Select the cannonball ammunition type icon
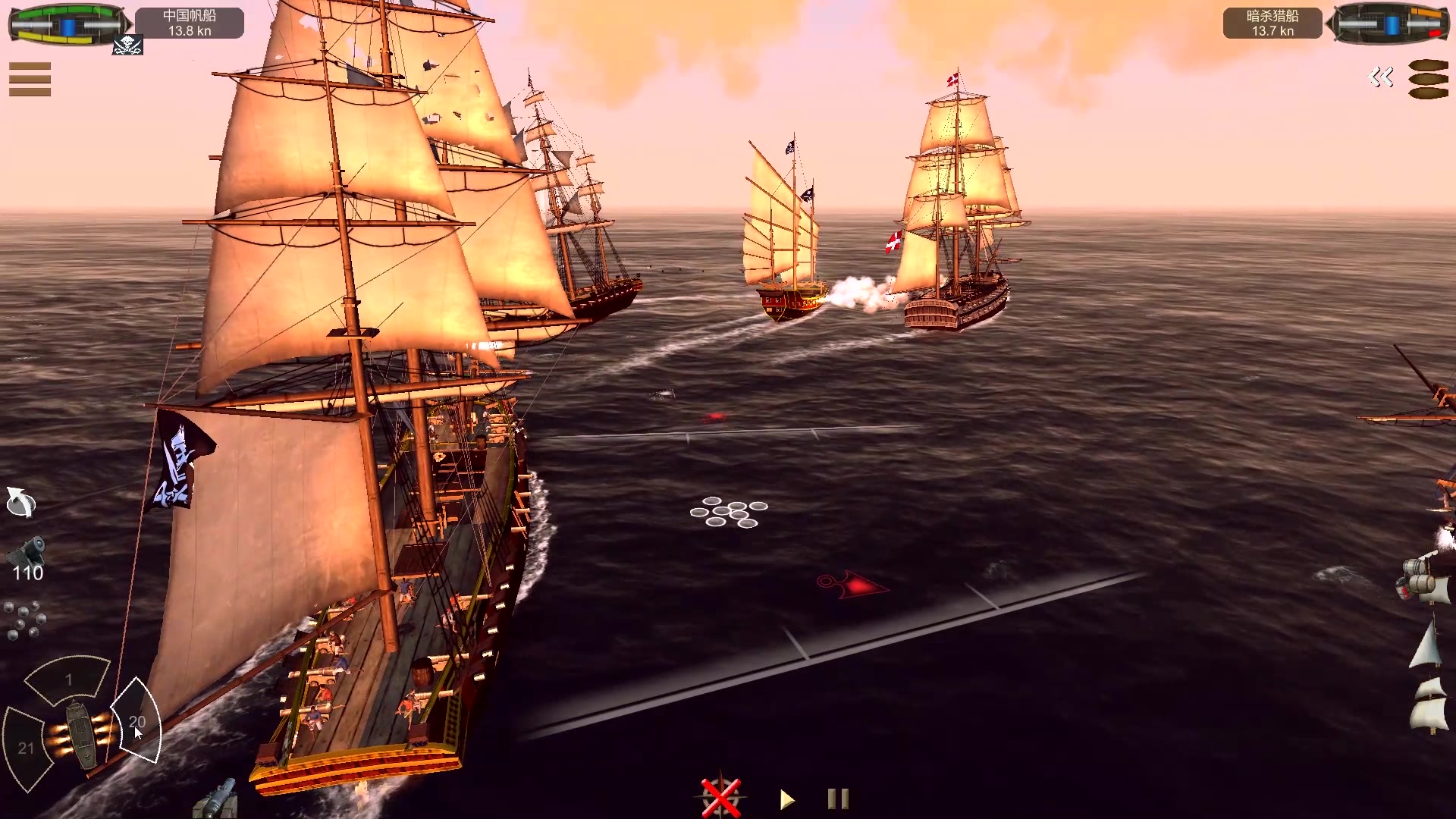 24,620
